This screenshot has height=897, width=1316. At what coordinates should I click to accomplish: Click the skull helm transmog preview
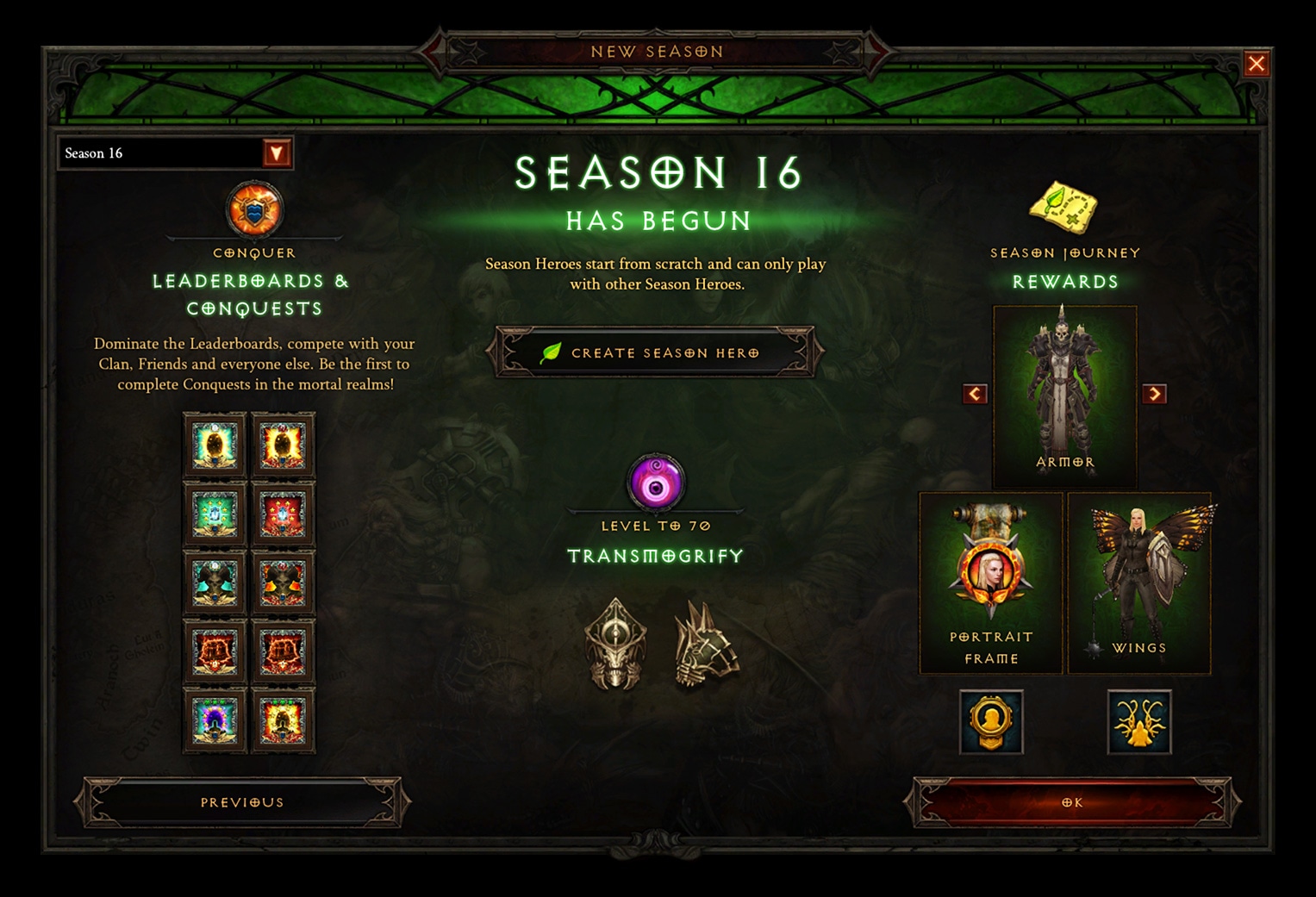[x=616, y=642]
